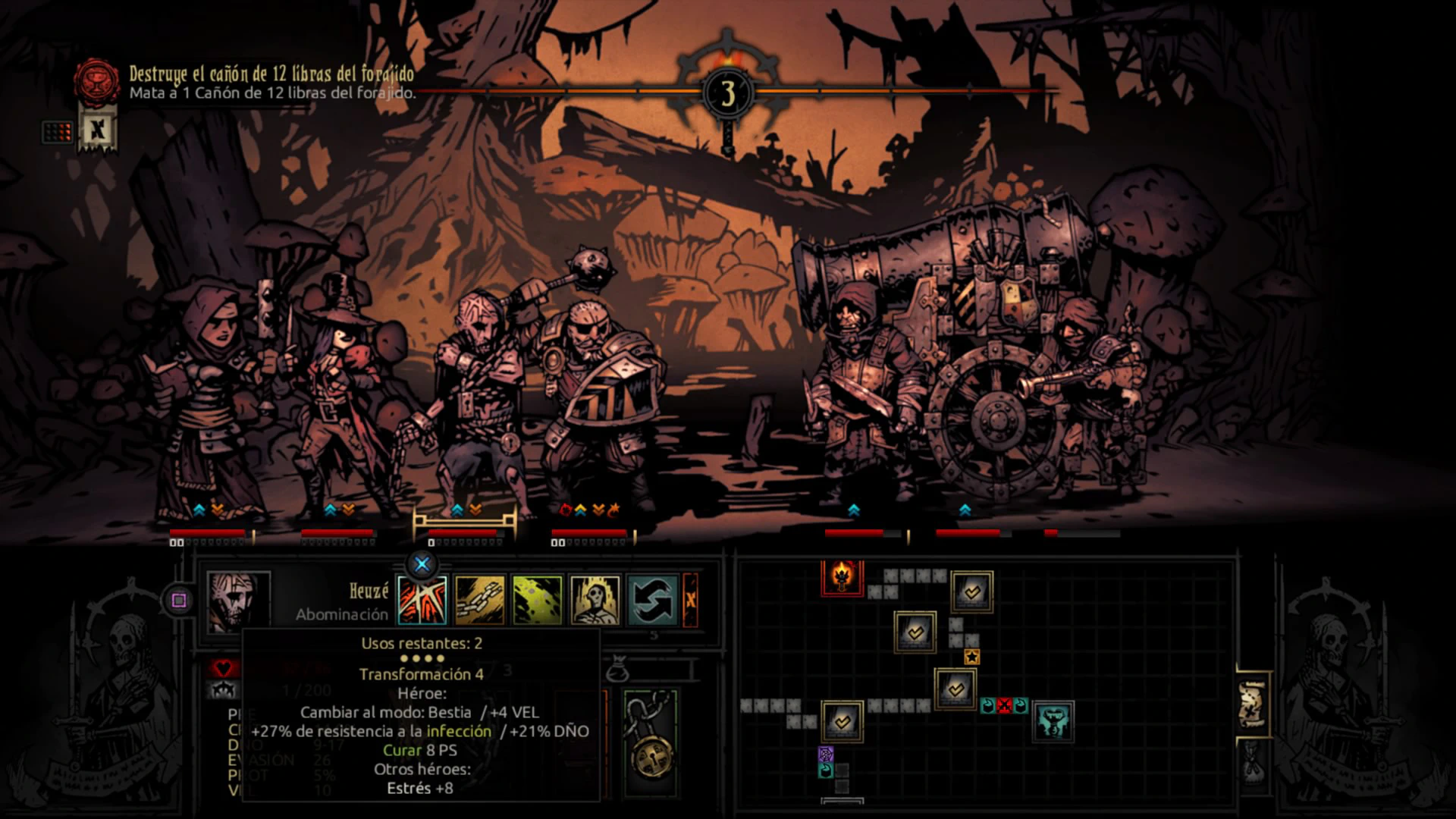
Task: Click the red crossed-swords corridor tile
Action: [x=1005, y=706]
